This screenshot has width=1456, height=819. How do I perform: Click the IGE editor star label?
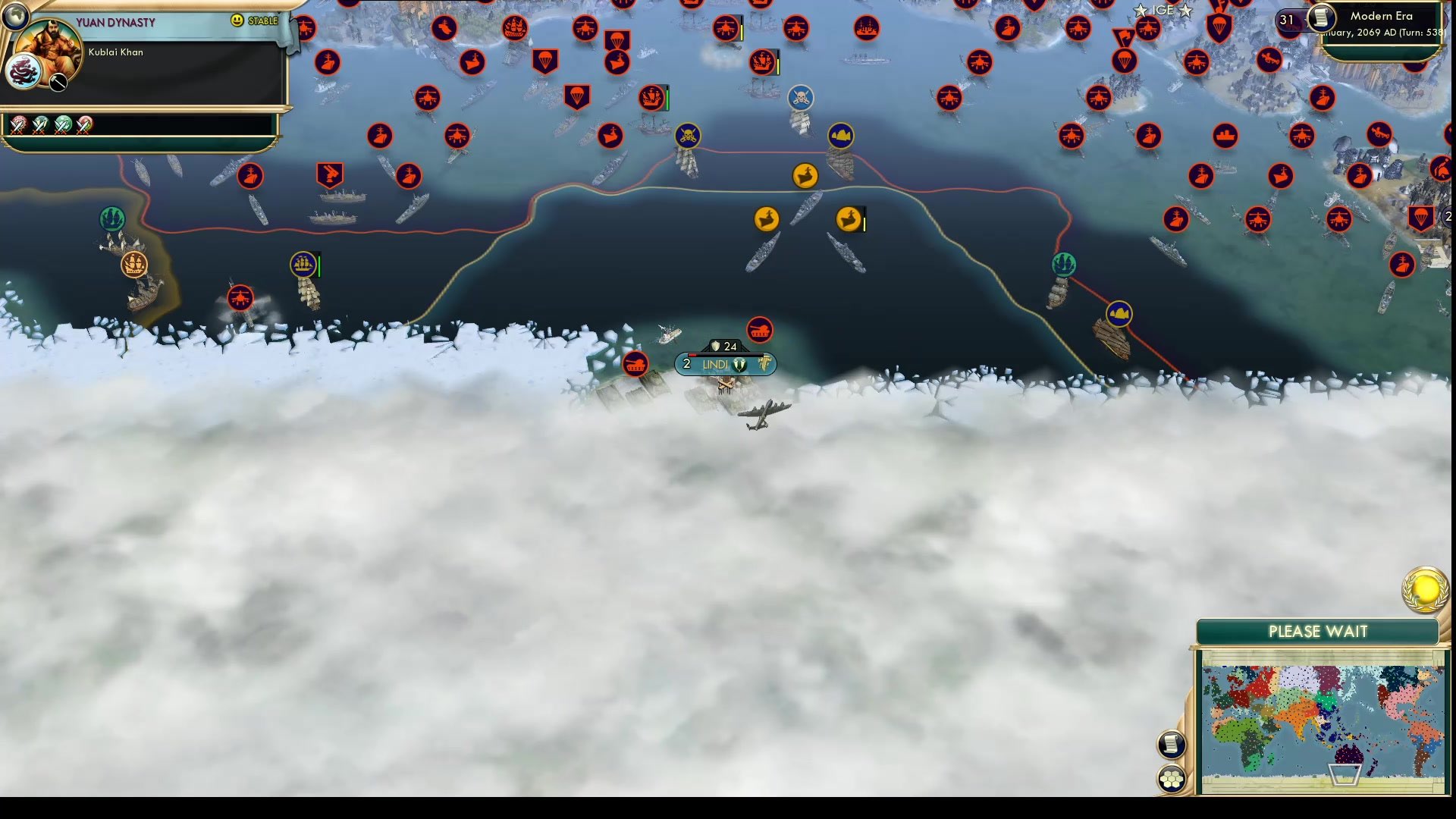point(1163,11)
